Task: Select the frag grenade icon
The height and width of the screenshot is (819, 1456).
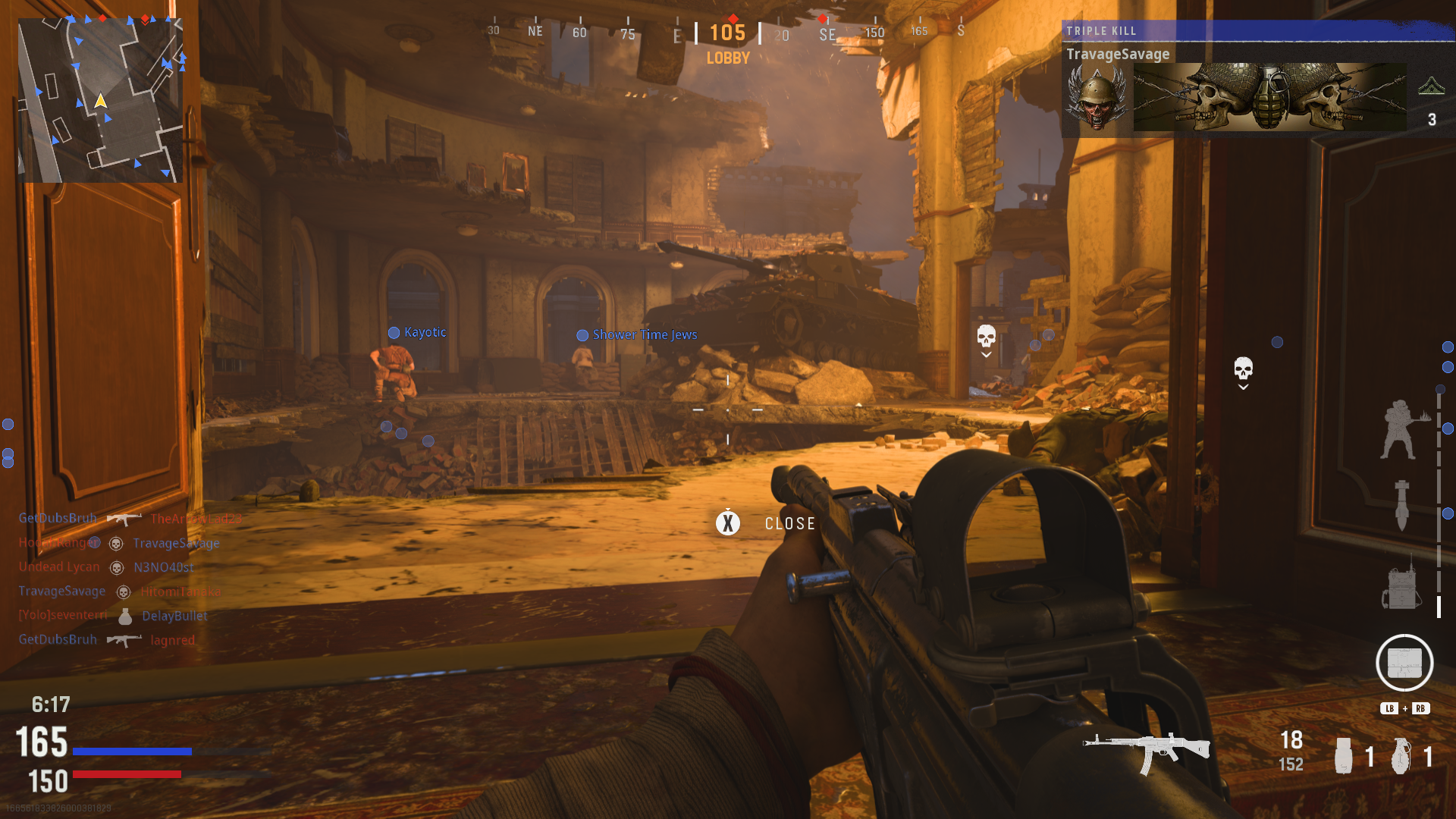Action: [1401, 755]
